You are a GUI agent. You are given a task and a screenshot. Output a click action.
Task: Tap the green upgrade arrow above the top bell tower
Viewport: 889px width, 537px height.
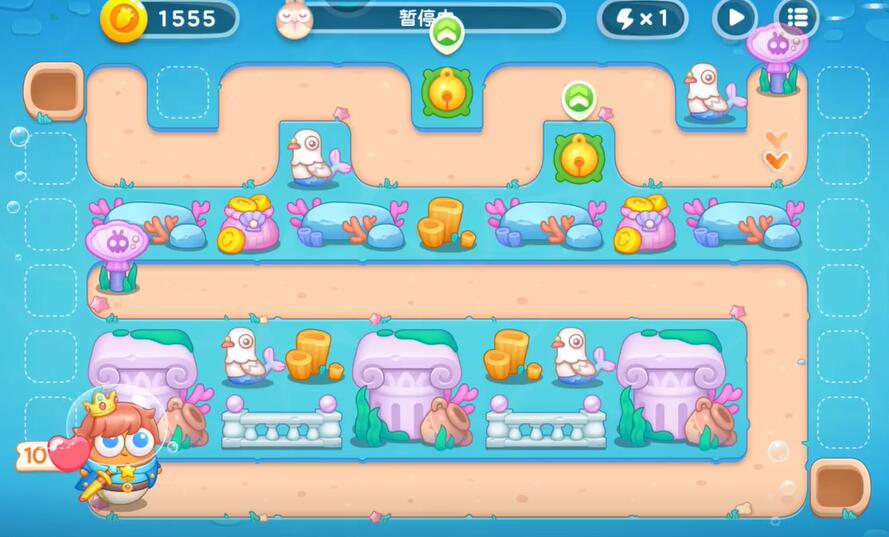(446, 35)
